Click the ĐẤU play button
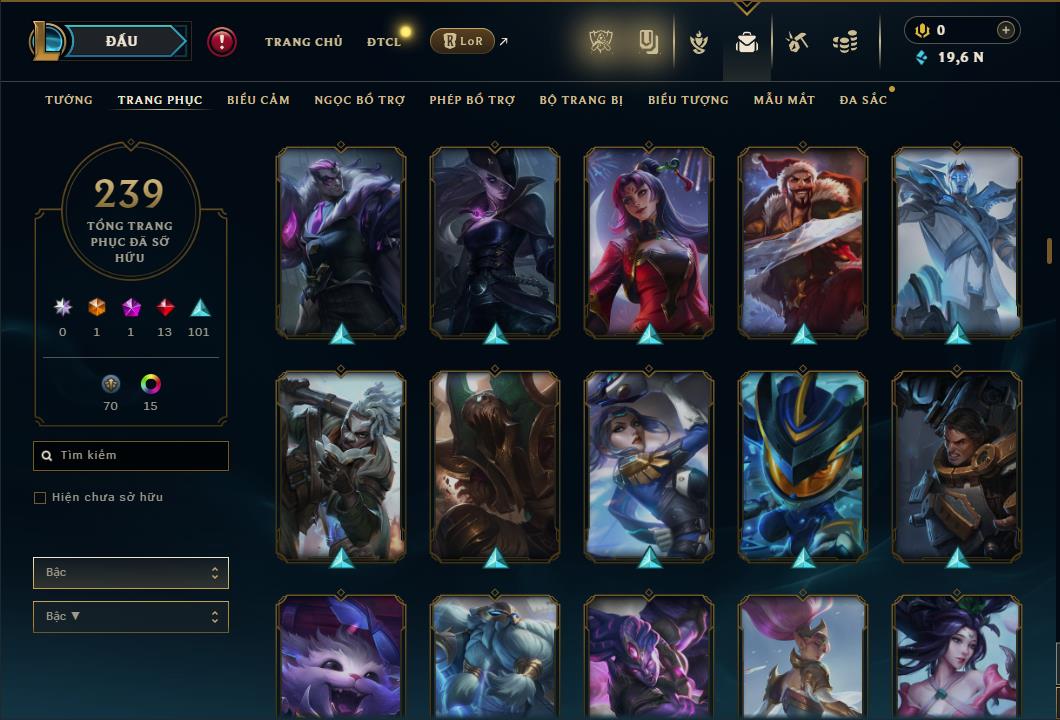The width and height of the screenshot is (1060, 720). (120, 41)
